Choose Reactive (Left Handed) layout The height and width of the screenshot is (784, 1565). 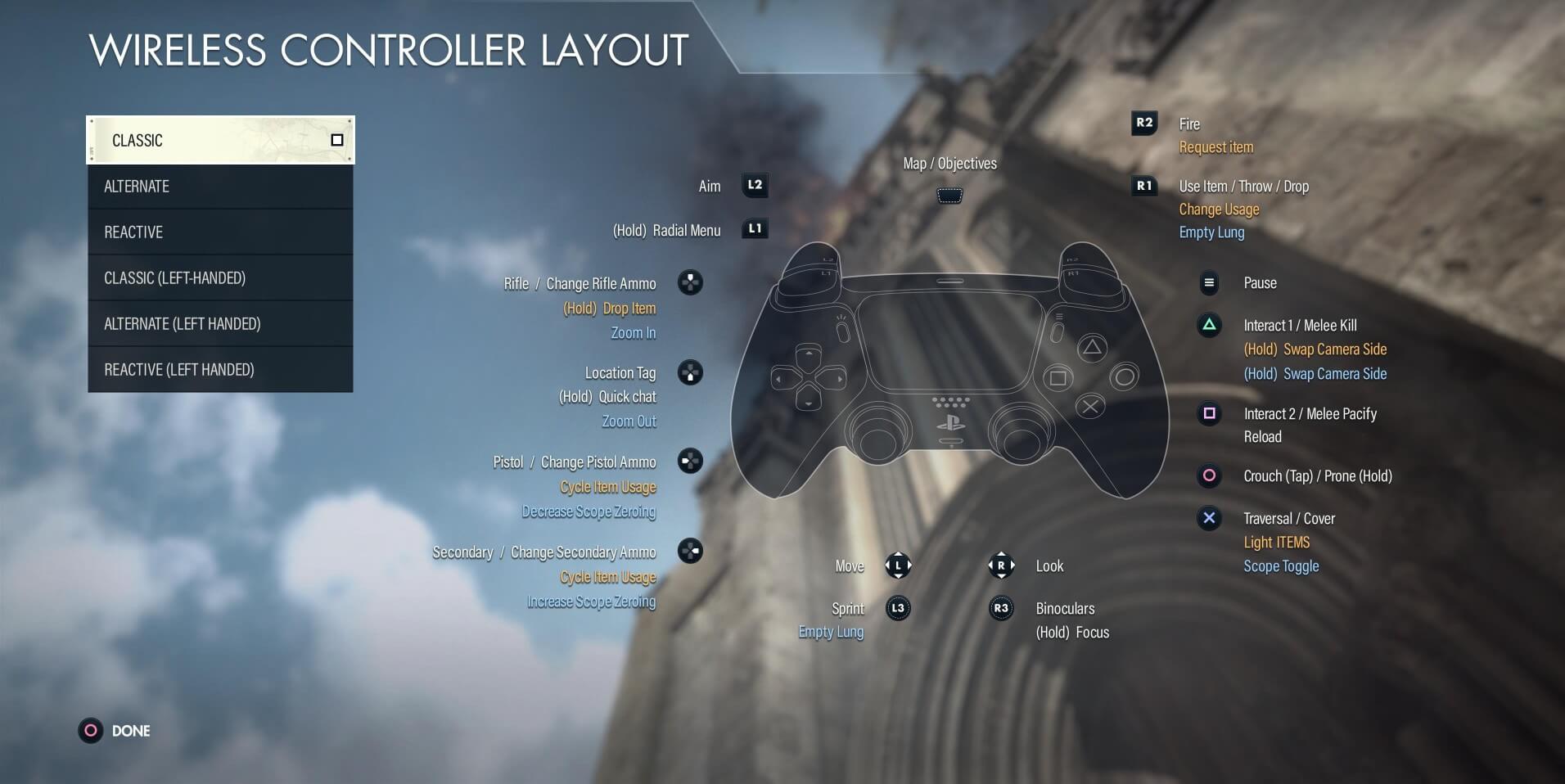(219, 370)
